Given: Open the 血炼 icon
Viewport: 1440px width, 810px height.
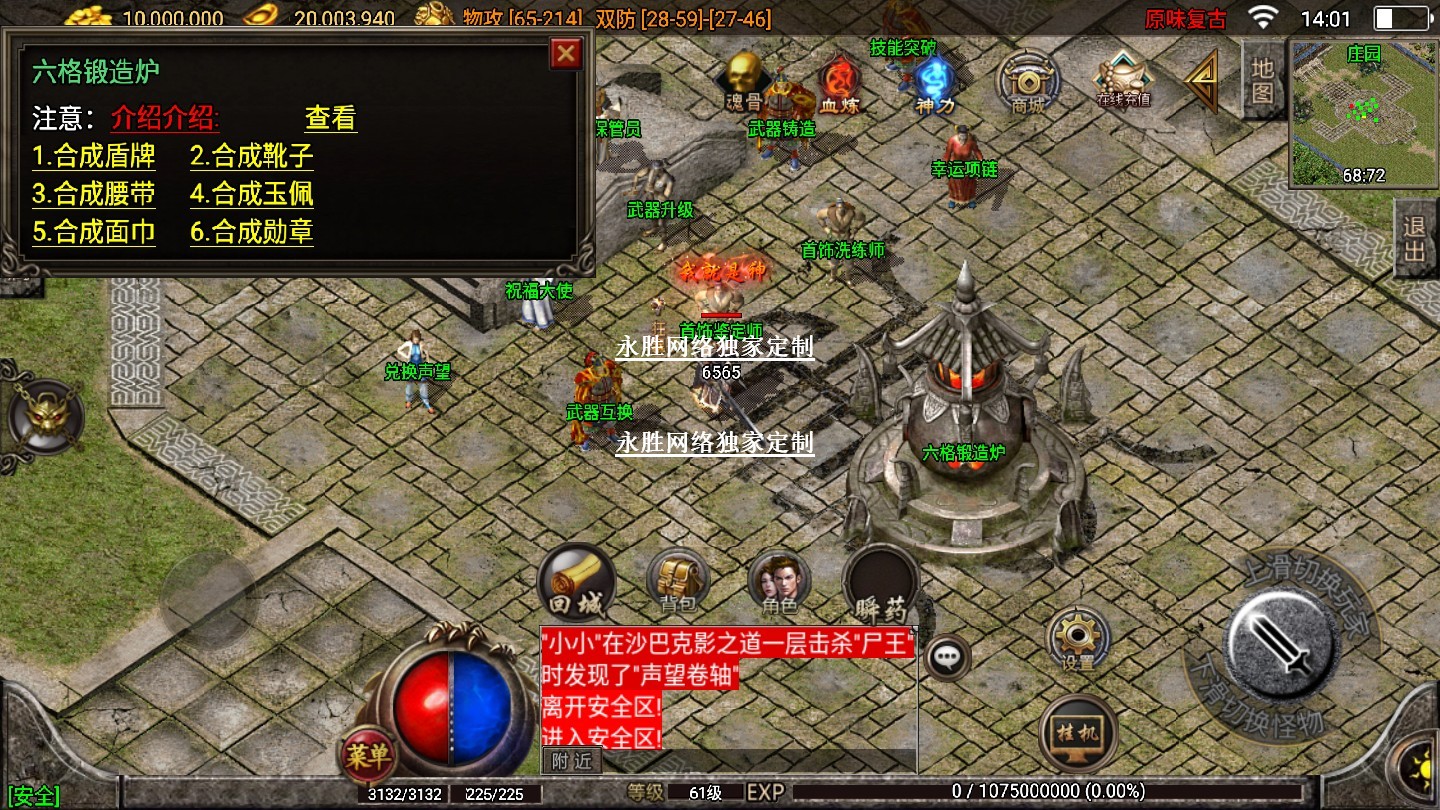Looking at the screenshot, I should pyautogui.click(x=837, y=80).
